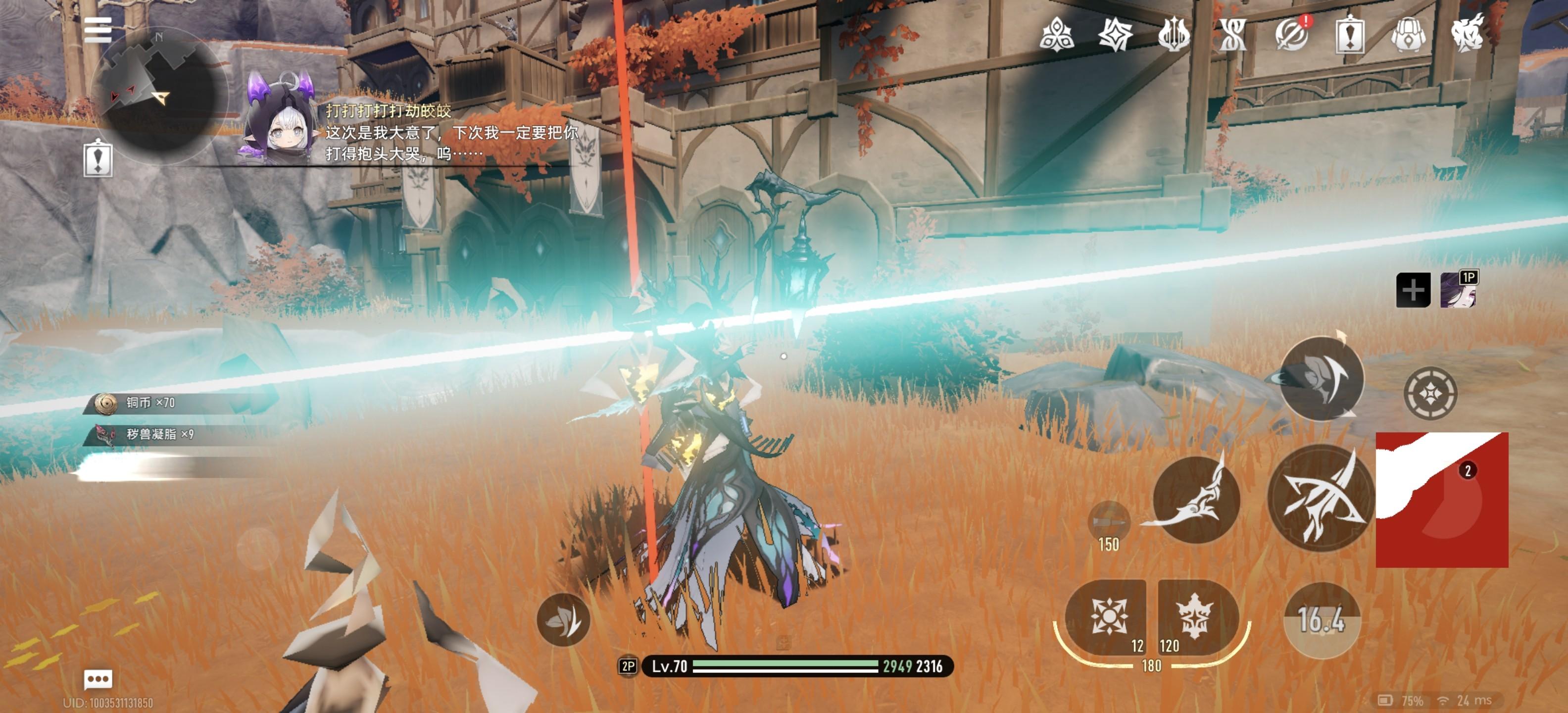Viewport: 1568px width, 713px height.
Task: Open the four-point star menu icon
Action: [x=1115, y=35]
